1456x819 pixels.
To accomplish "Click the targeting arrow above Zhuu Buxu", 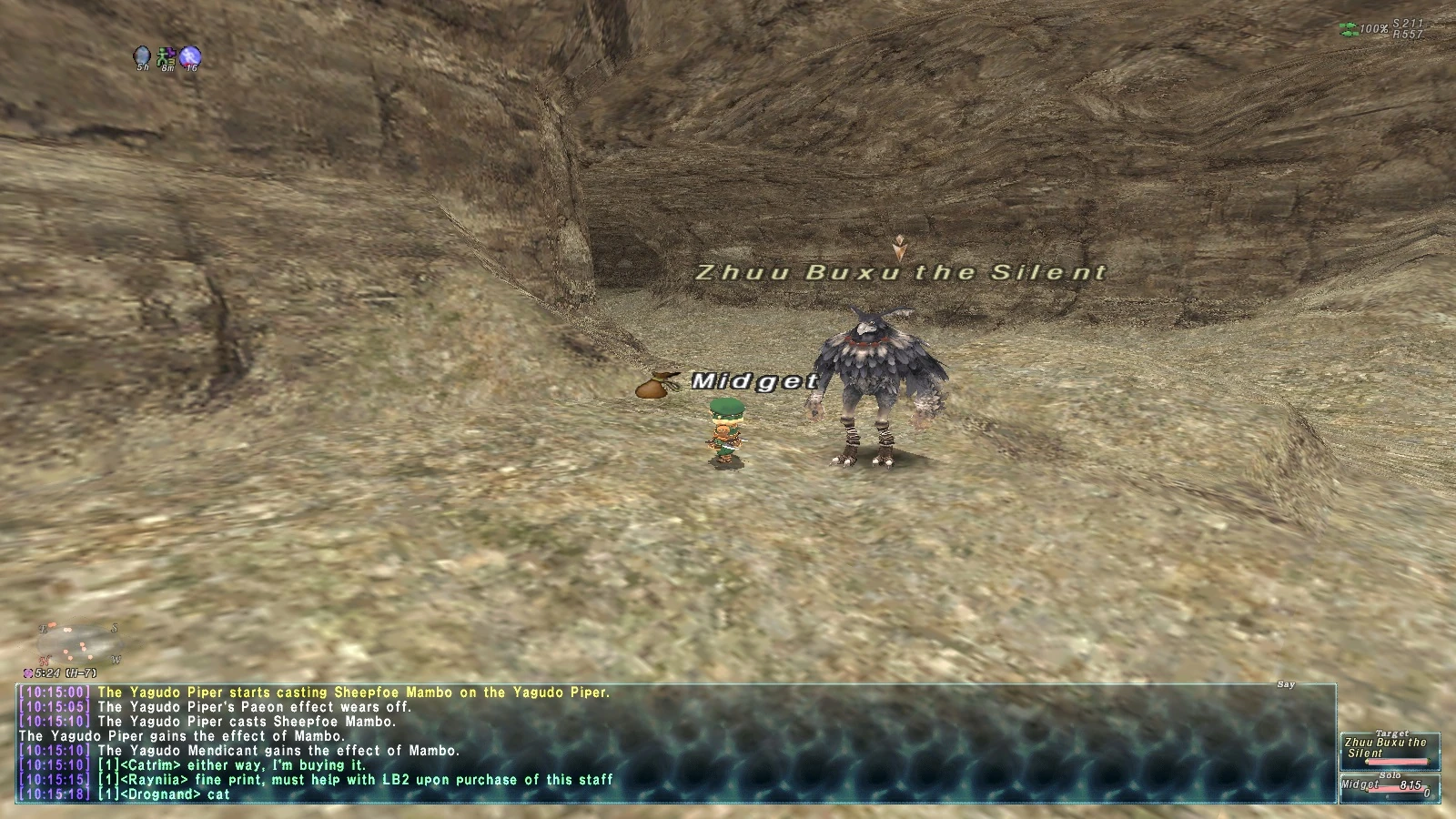I will (x=899, y=246).
